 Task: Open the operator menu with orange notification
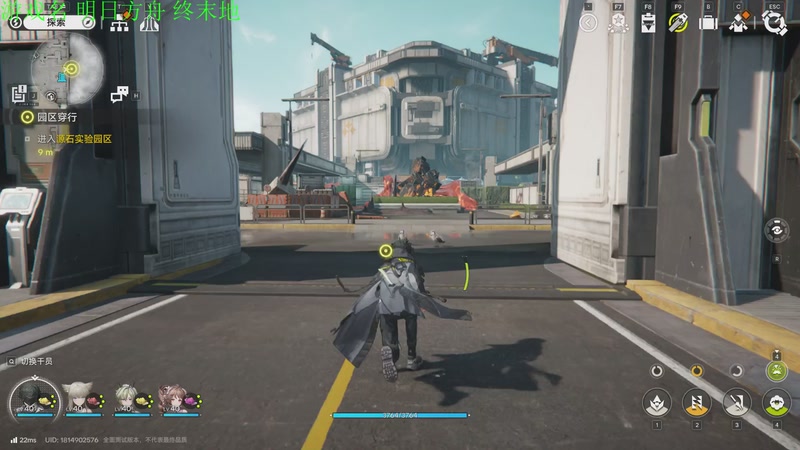[x=741, y=23]
